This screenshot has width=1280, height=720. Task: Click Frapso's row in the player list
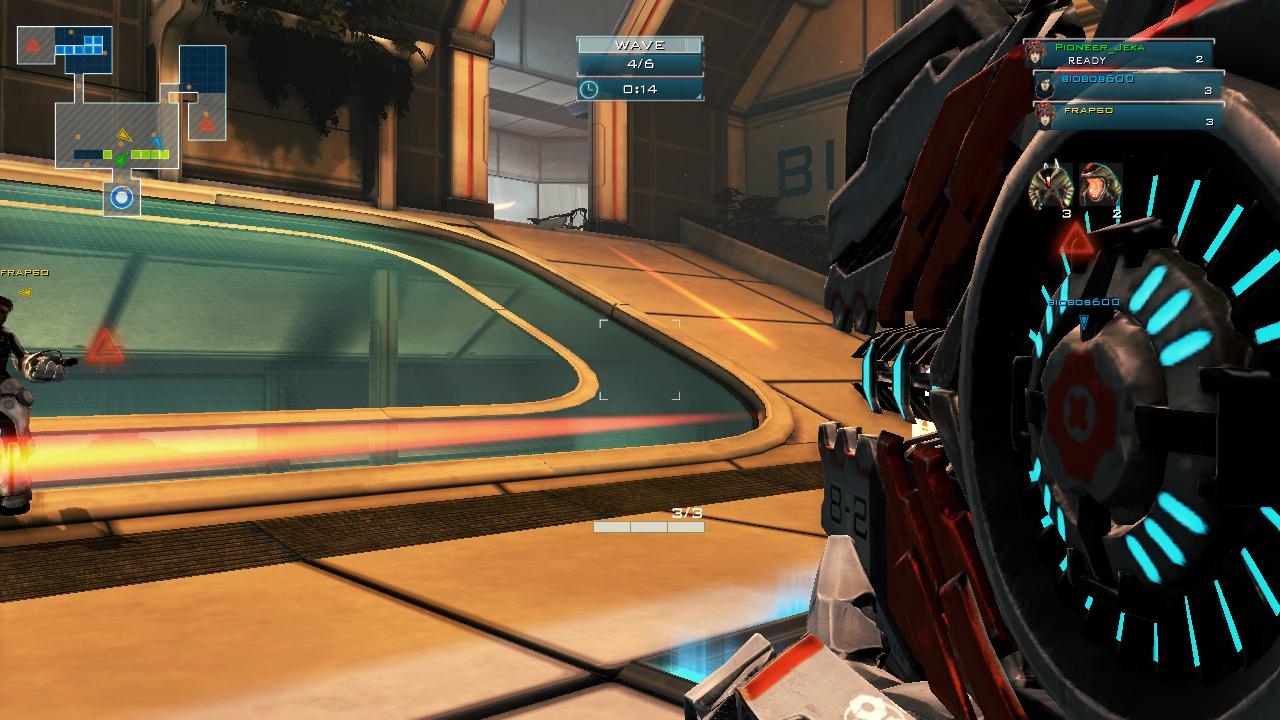pos(1128,116)
